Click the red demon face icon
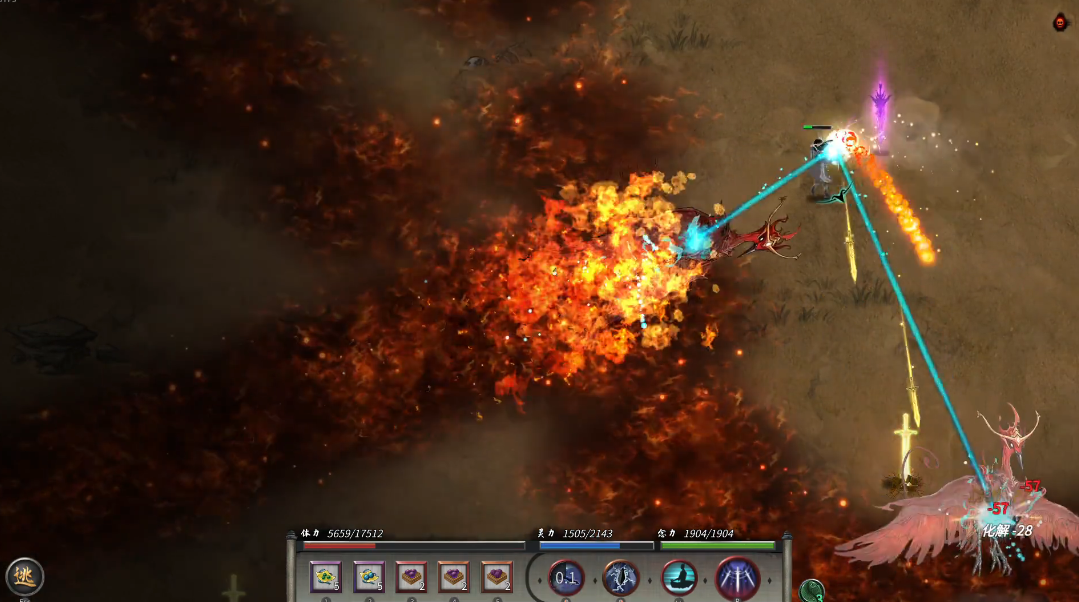 [1061, 22]
